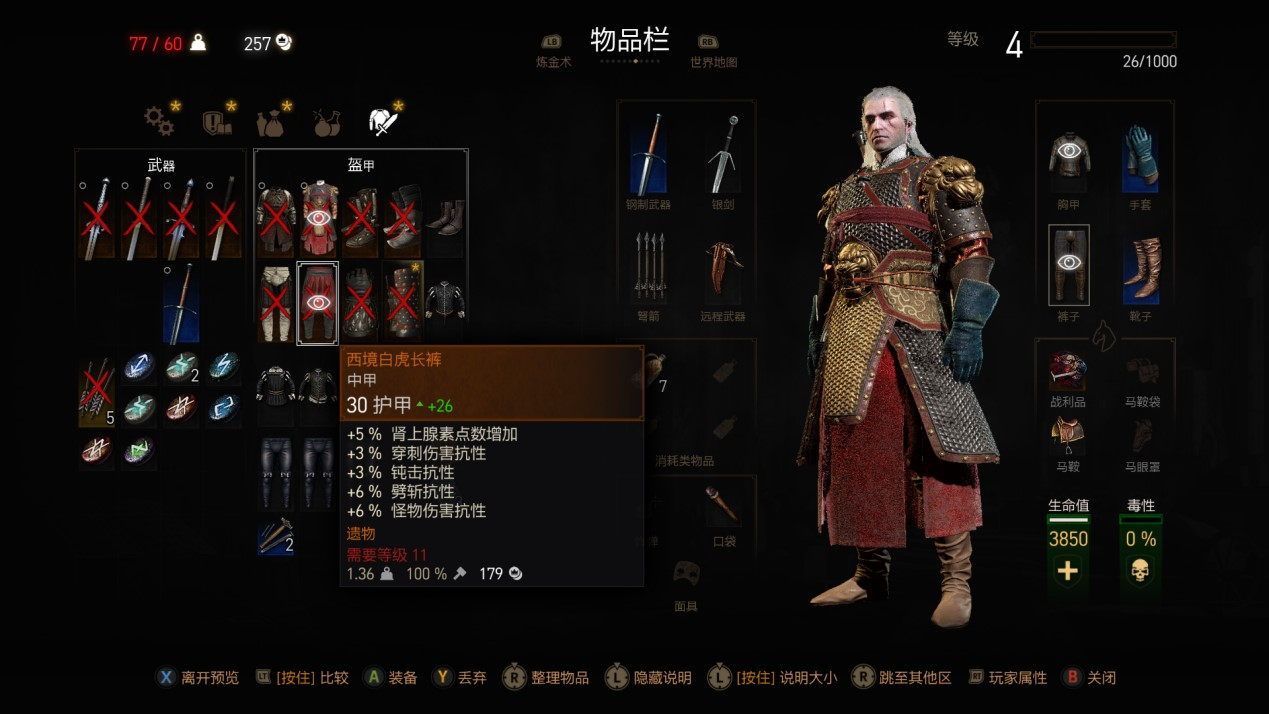Select the equipped blue gloves slot
1269x714 pixels.
(x=1141, y=158)
